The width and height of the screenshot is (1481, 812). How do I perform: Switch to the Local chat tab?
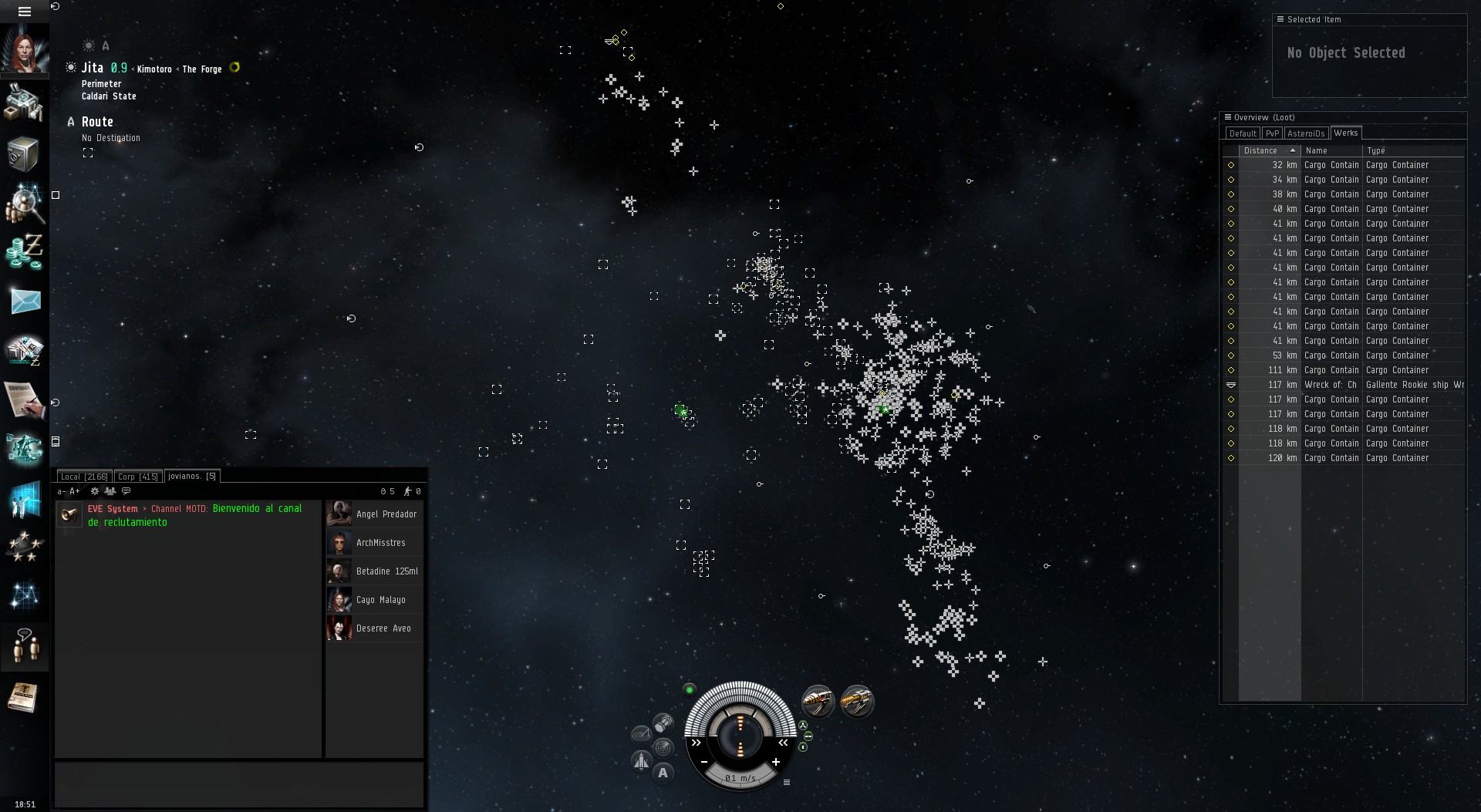pos(83,477)
